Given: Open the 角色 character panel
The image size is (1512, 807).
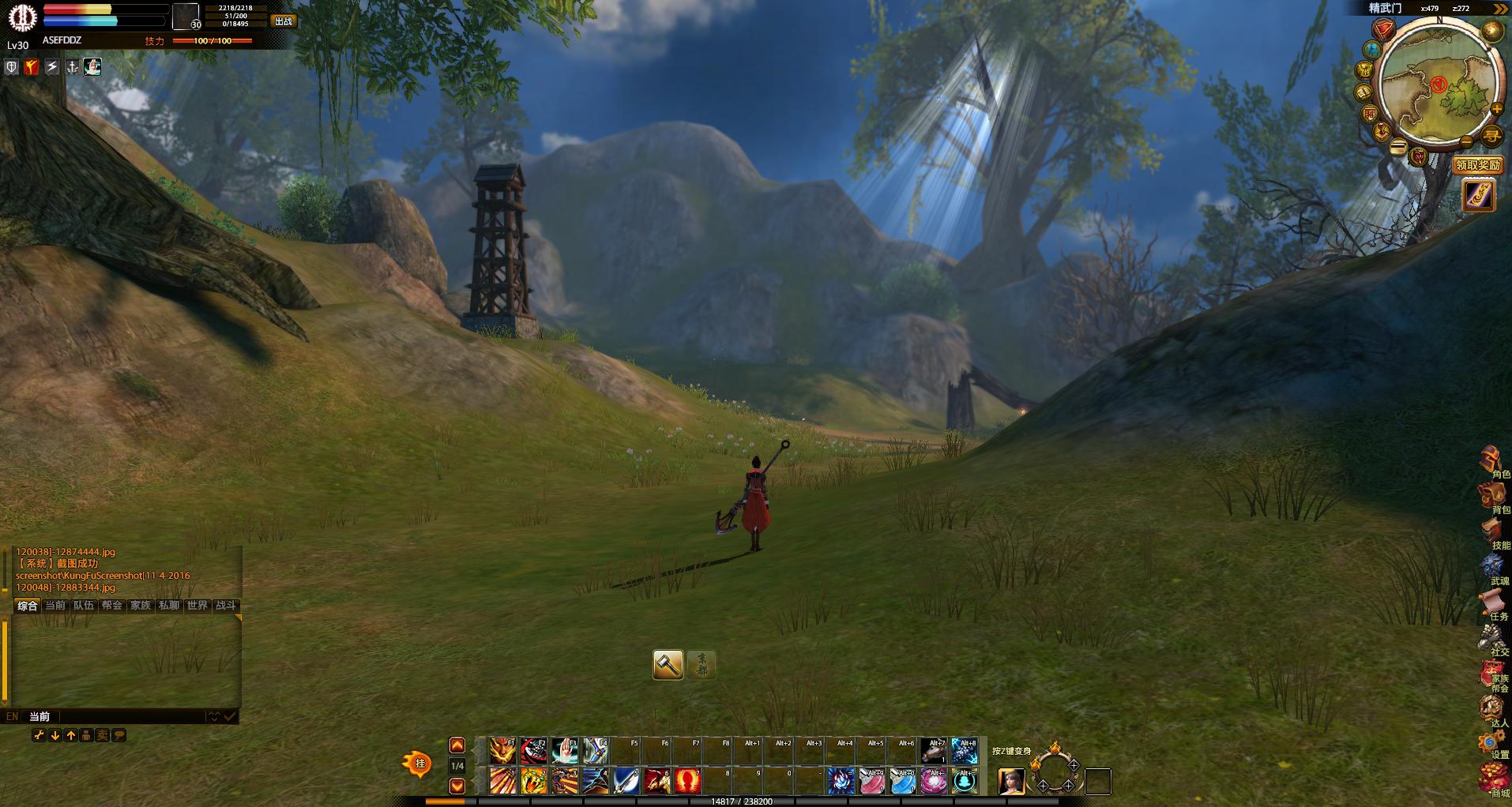Looking at the screenshot, I should tap(1492, 462).
